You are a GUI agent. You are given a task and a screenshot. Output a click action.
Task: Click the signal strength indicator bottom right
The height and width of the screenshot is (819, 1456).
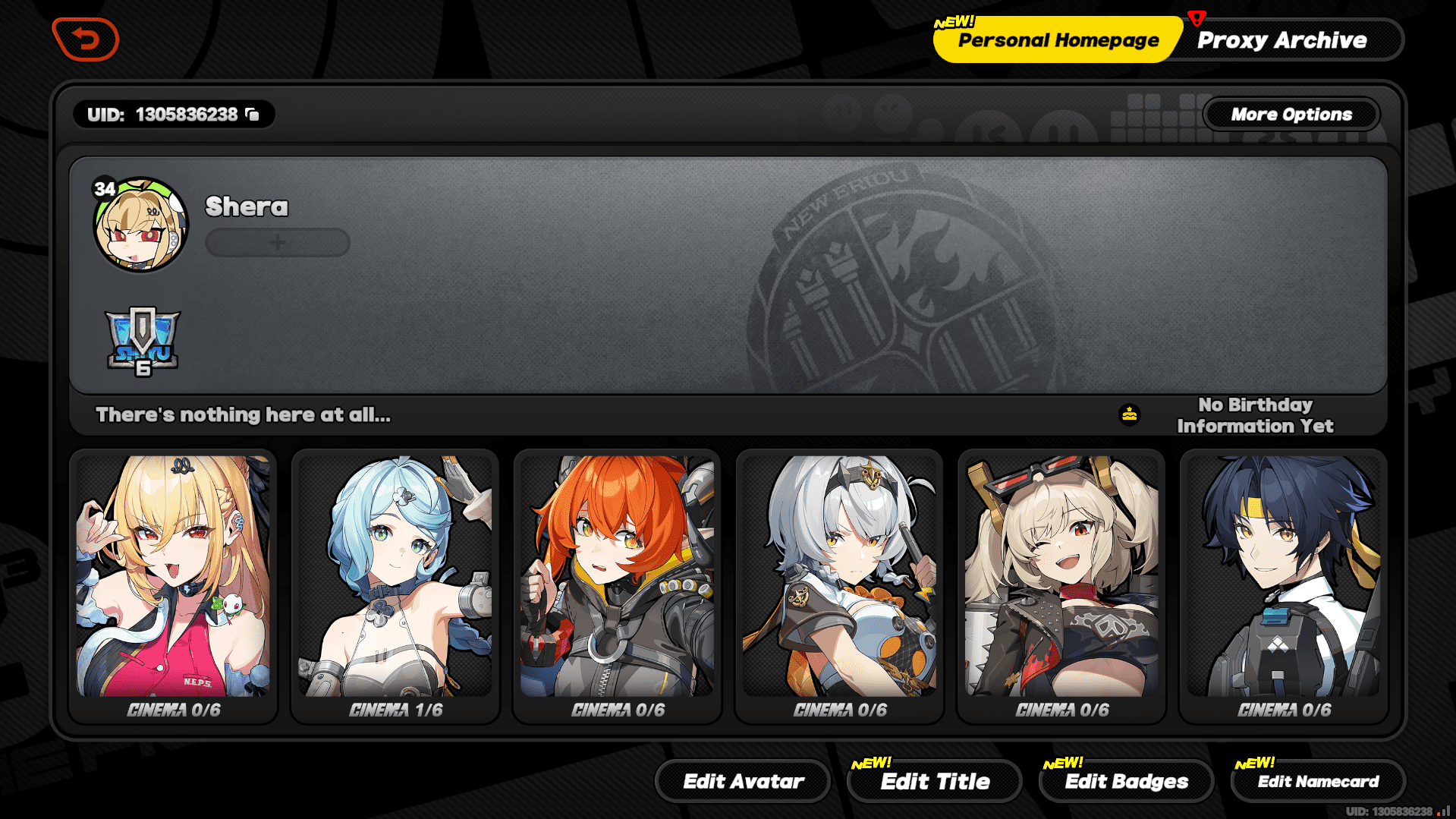(x=1439, y=811)
